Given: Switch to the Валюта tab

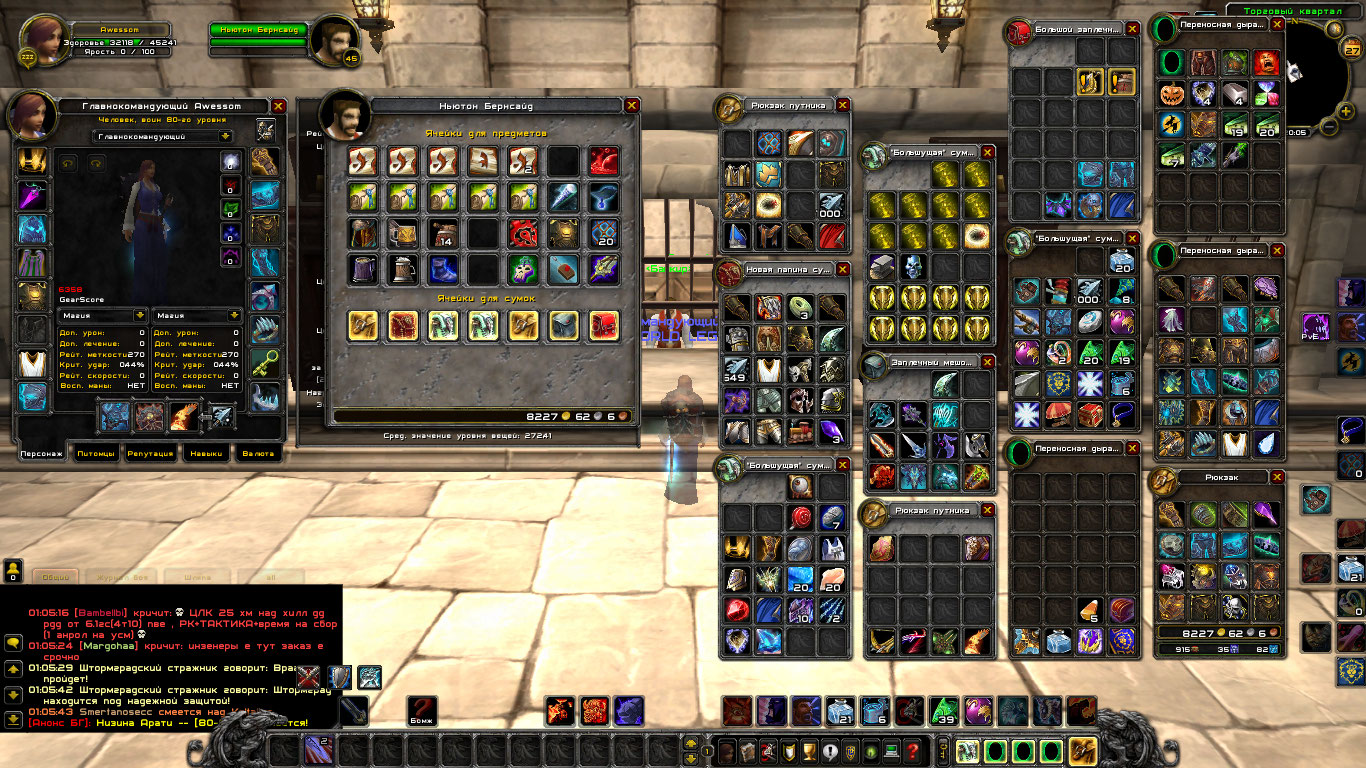Looking at the screenshot, I should (258, 453).
